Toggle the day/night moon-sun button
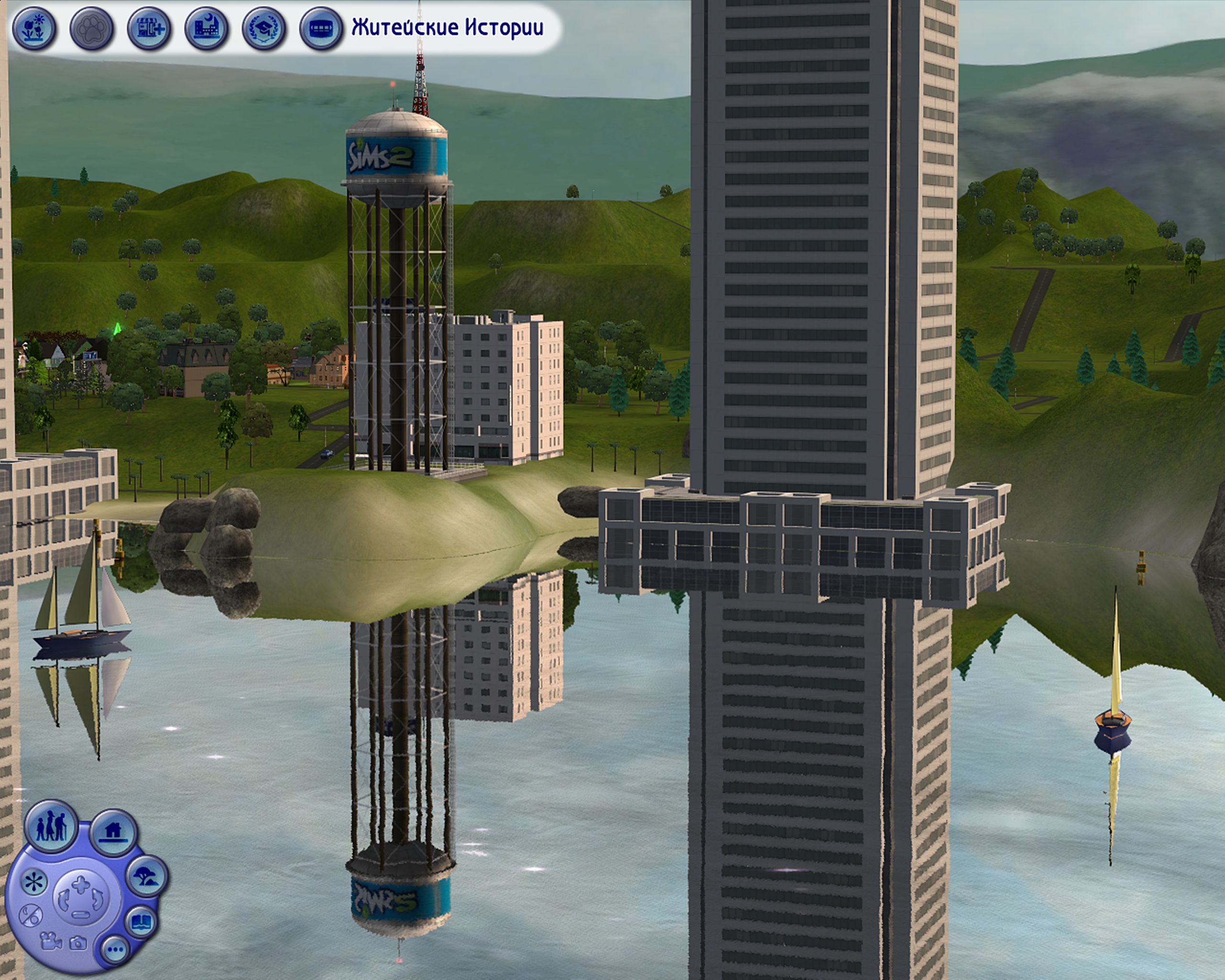Image resolution: width=1225 pixels, height=980 pixels. point(31,916)
